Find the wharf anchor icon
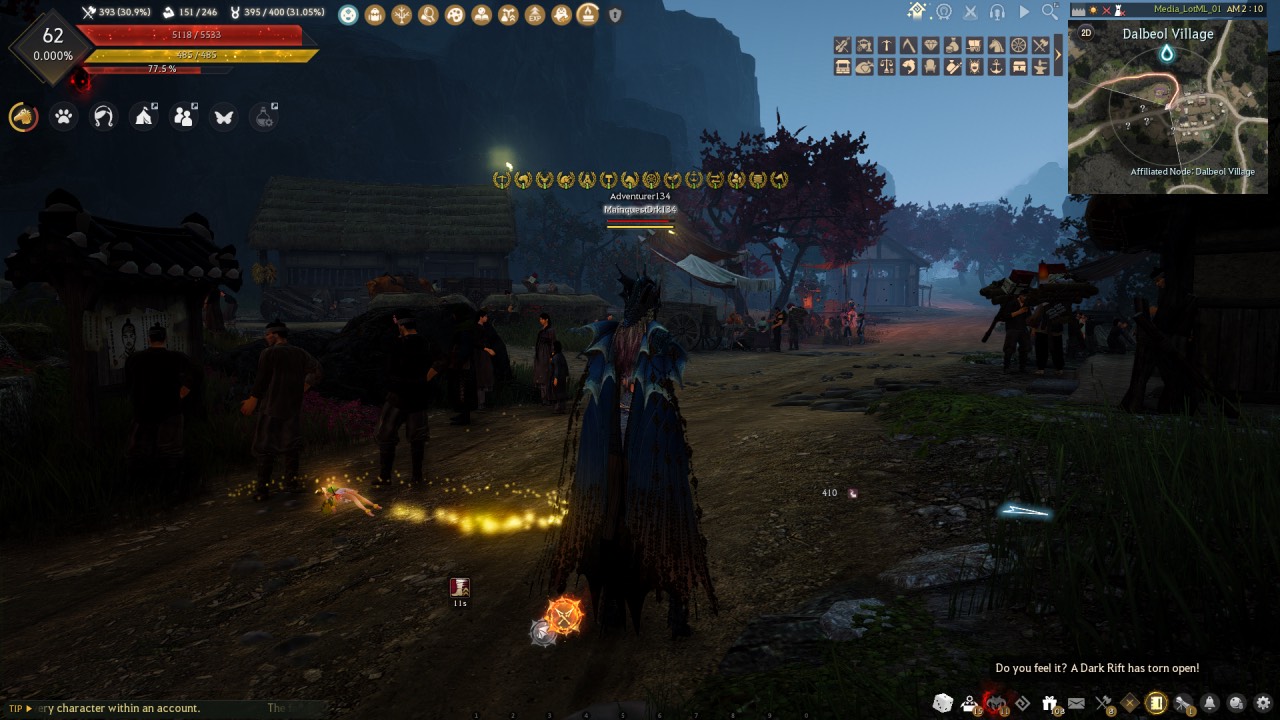Screen dimensions: 1280x720 tap(996, 67)
